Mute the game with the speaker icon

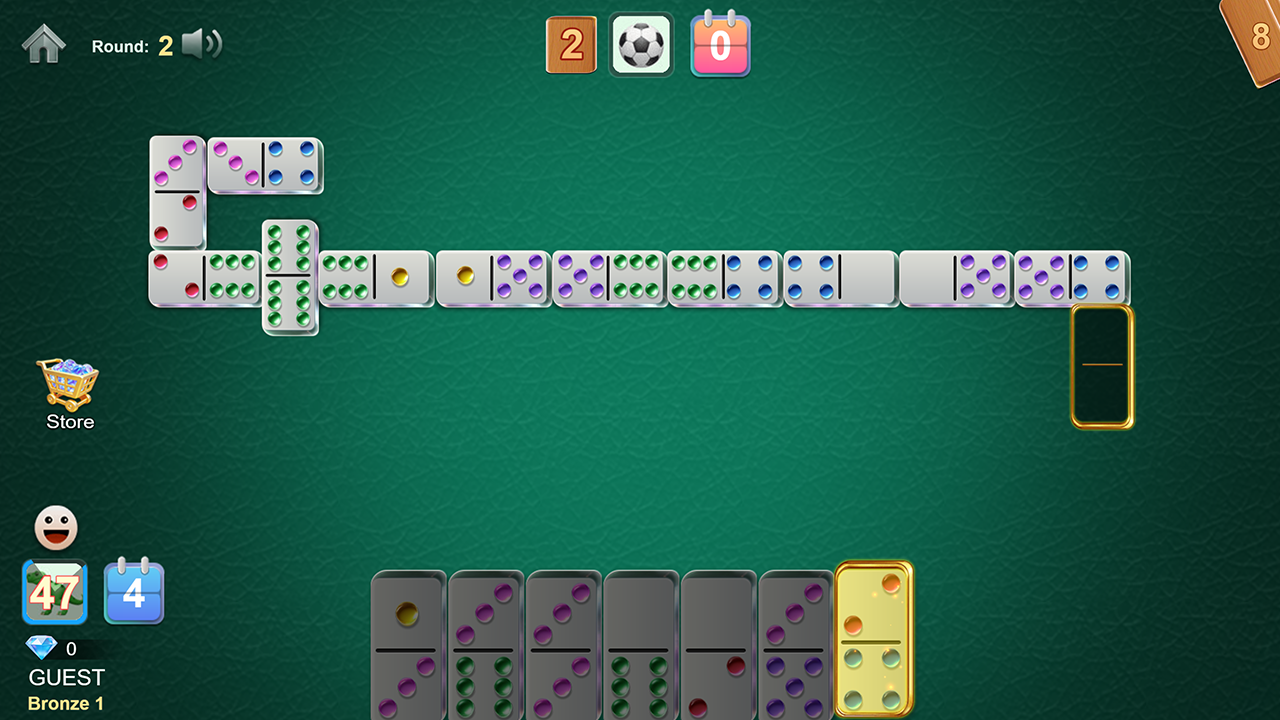(x=203, y=44)
